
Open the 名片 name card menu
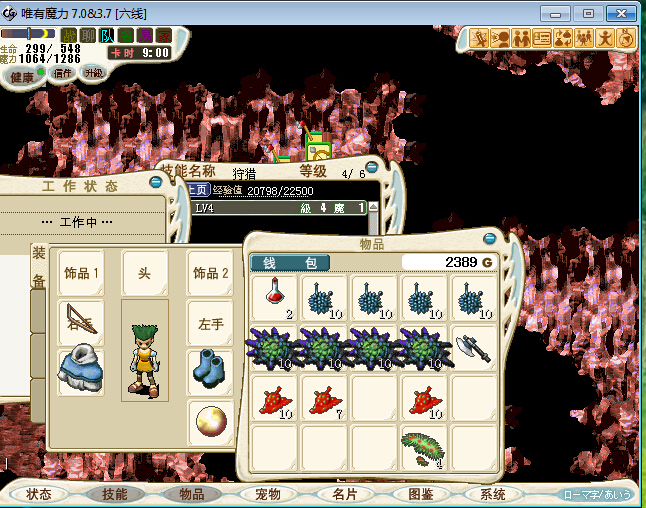[342, 494]
